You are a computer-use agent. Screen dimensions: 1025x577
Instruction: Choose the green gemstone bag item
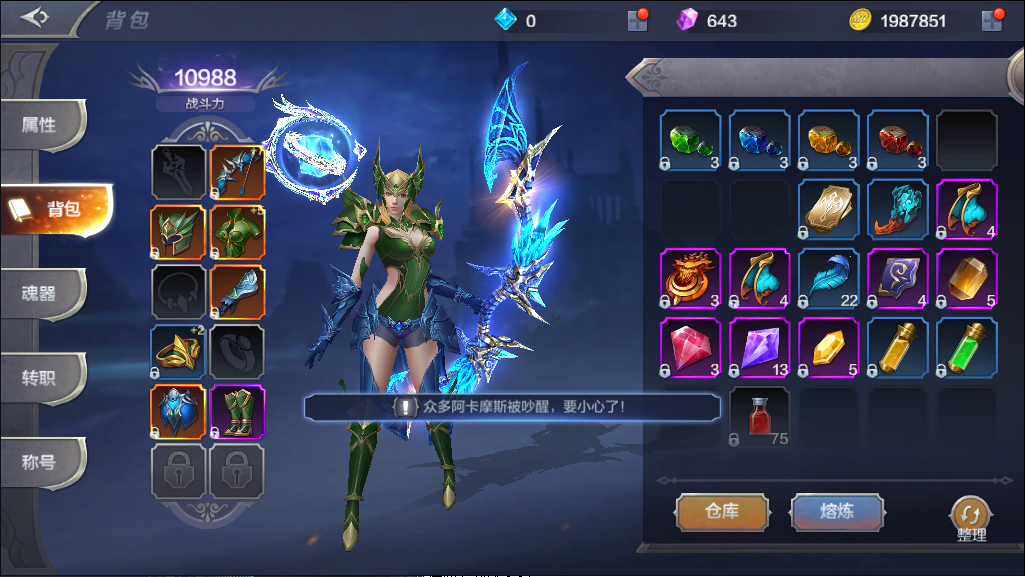690,139
